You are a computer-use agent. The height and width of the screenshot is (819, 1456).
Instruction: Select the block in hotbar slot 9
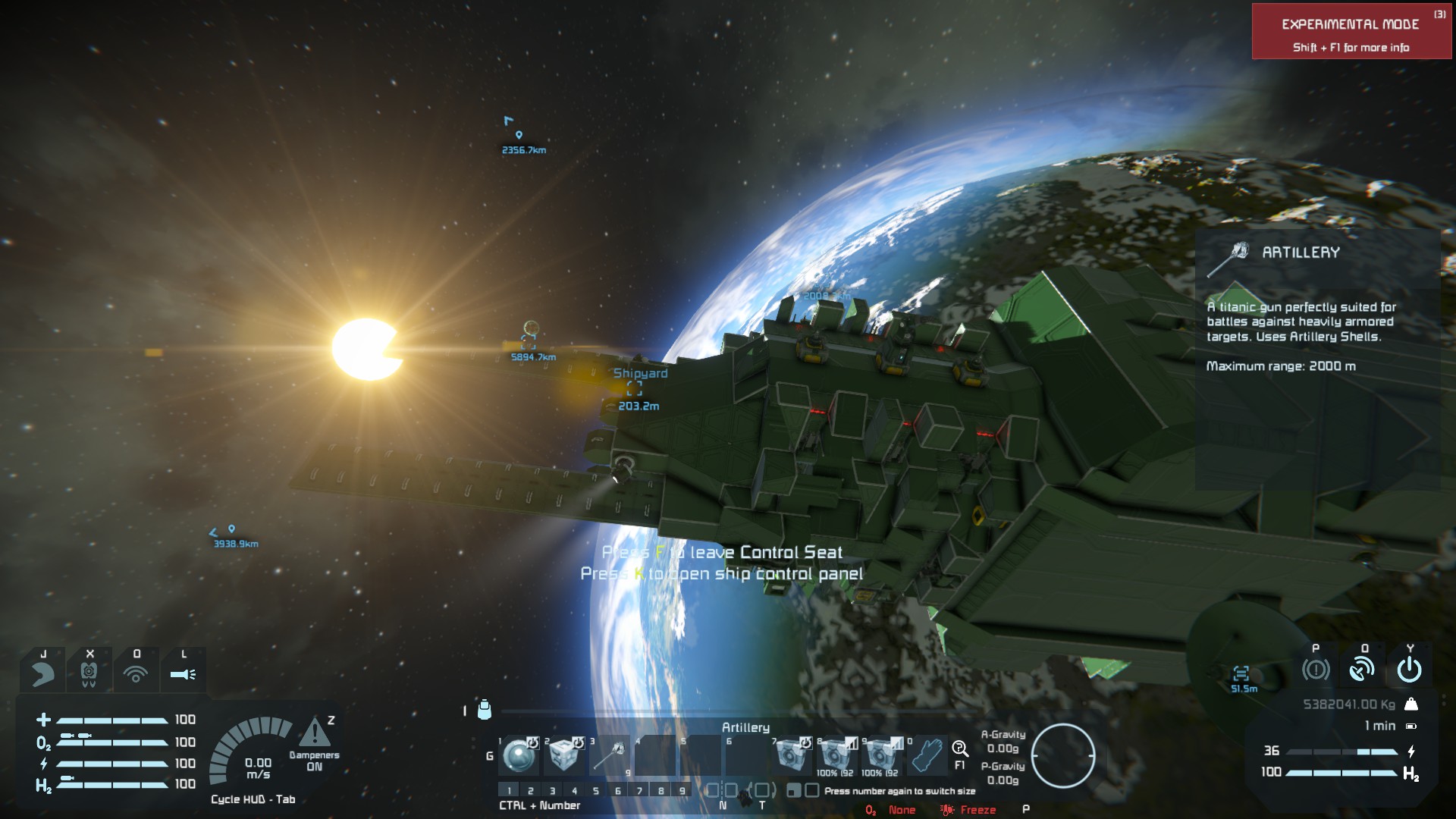[880, 755]
